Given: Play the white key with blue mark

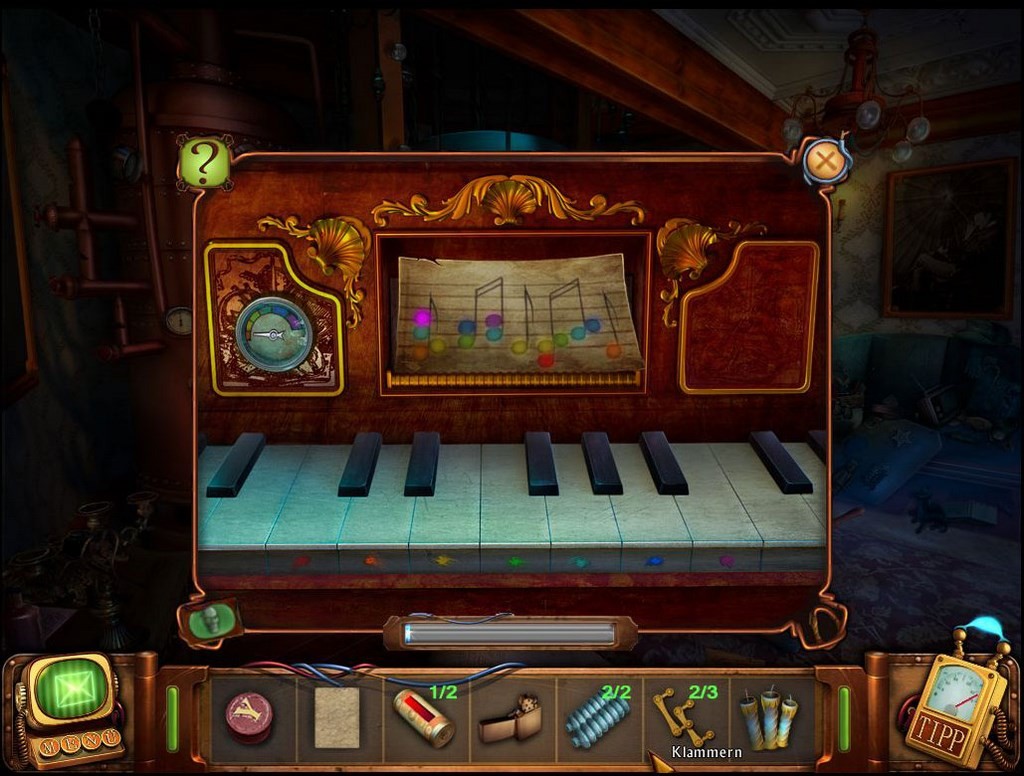Looking at the screenshot, I should coord(654,520).
